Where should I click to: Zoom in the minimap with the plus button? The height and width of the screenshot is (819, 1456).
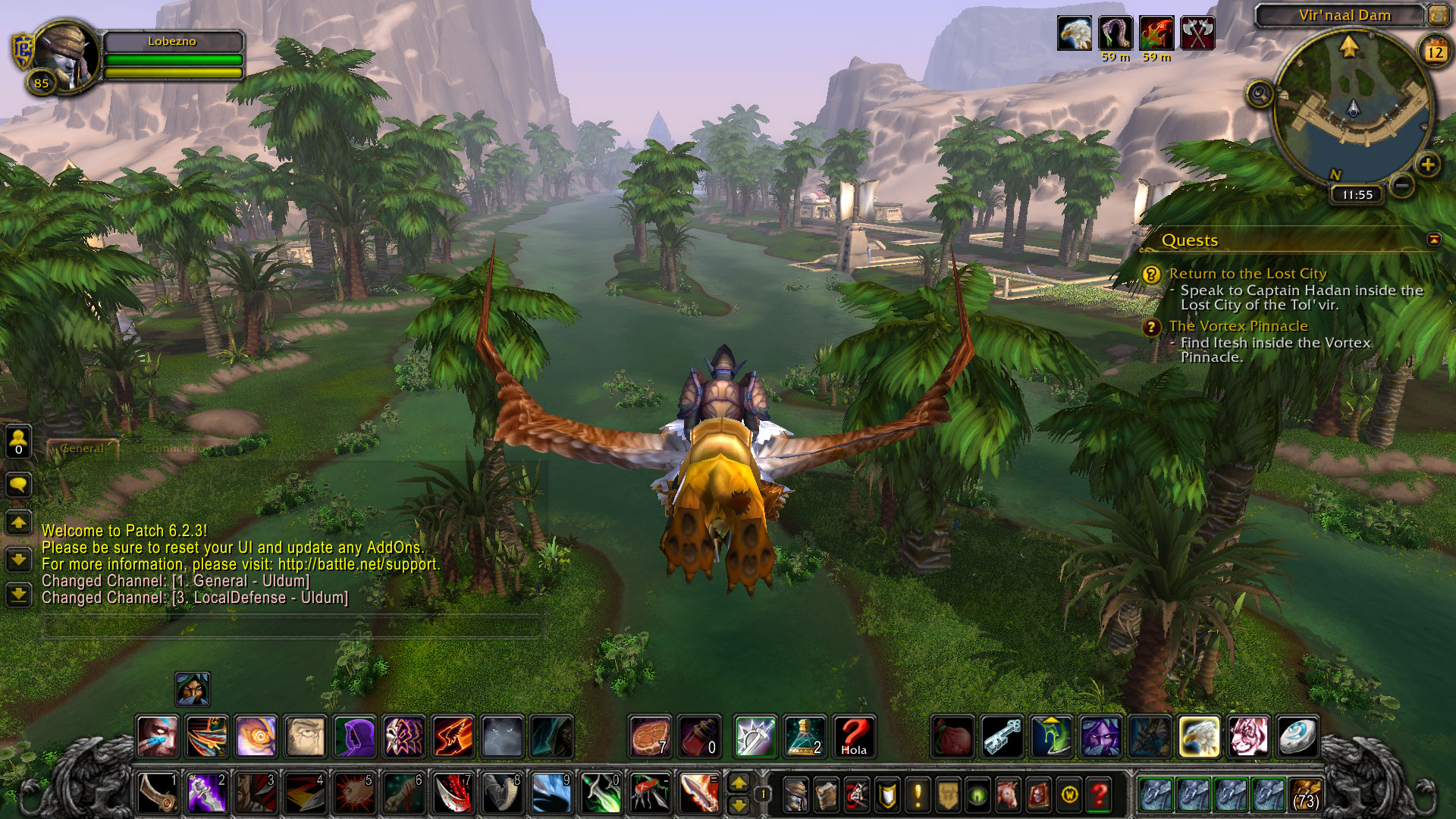tap(1427, 165)
